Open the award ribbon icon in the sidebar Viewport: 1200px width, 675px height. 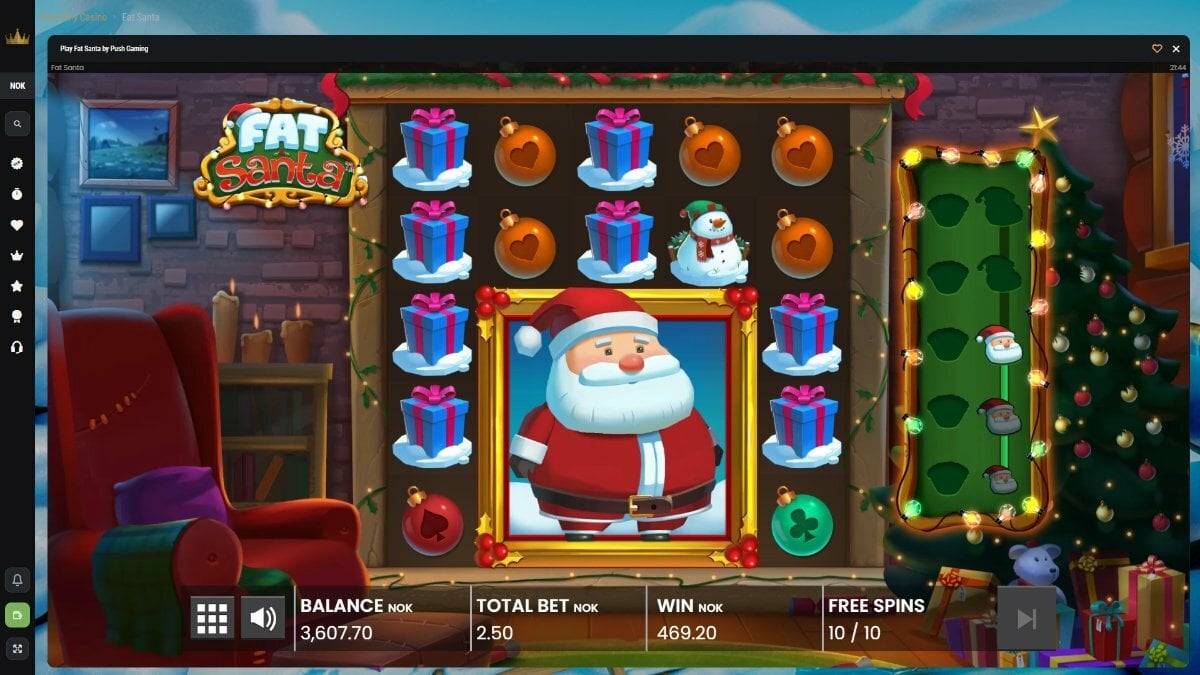[x=17, y=316]
